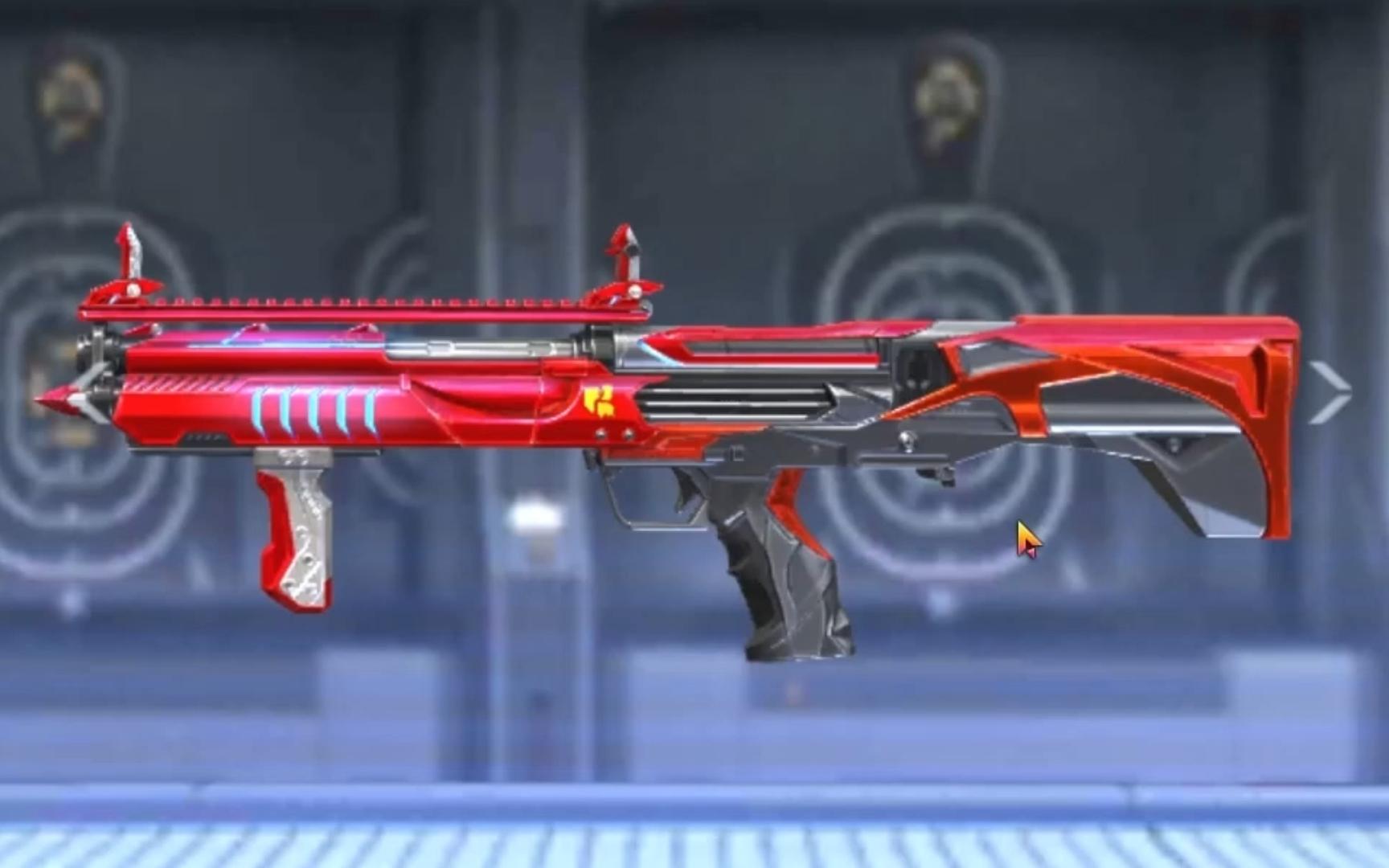This screenshot has height=868, width=1389.
Task: Show the next weapon with the right arrow
Action: 1330,392
